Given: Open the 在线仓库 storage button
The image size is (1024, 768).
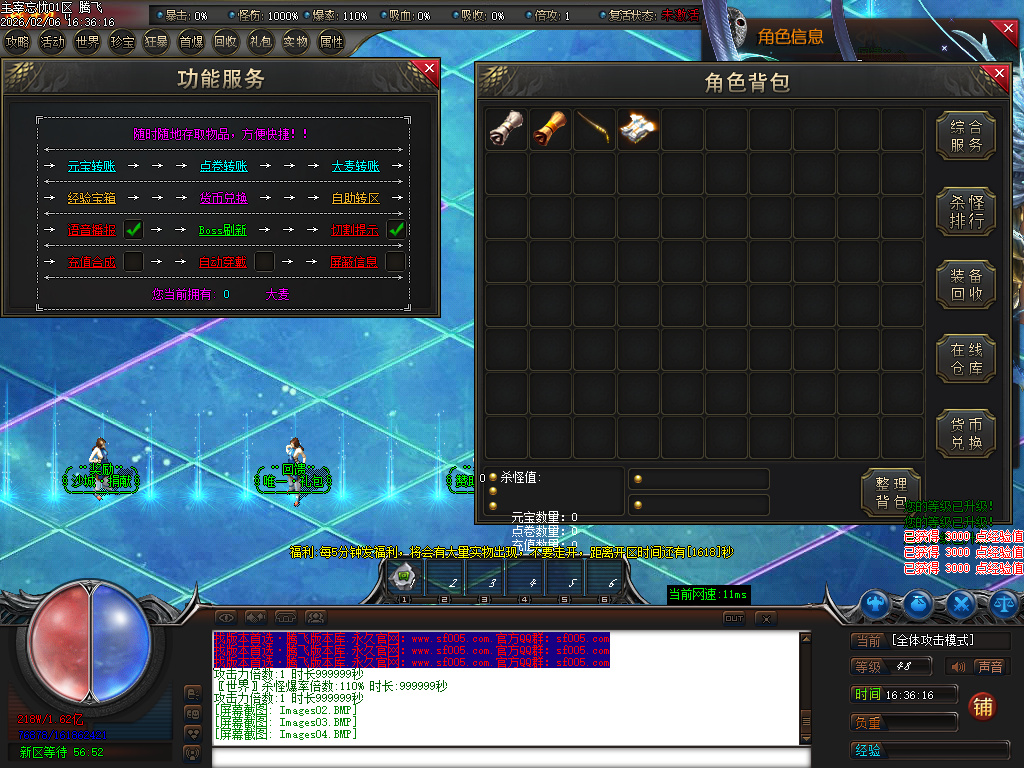Looking at the screenshot, I should (x=966, y=359).
